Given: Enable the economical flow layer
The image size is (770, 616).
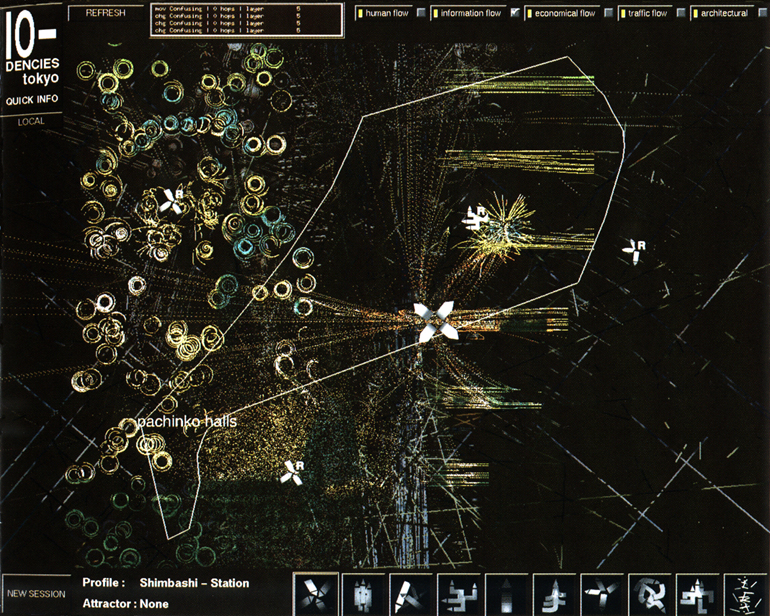Looking at the screenshot, I should [x=609, y=14].
